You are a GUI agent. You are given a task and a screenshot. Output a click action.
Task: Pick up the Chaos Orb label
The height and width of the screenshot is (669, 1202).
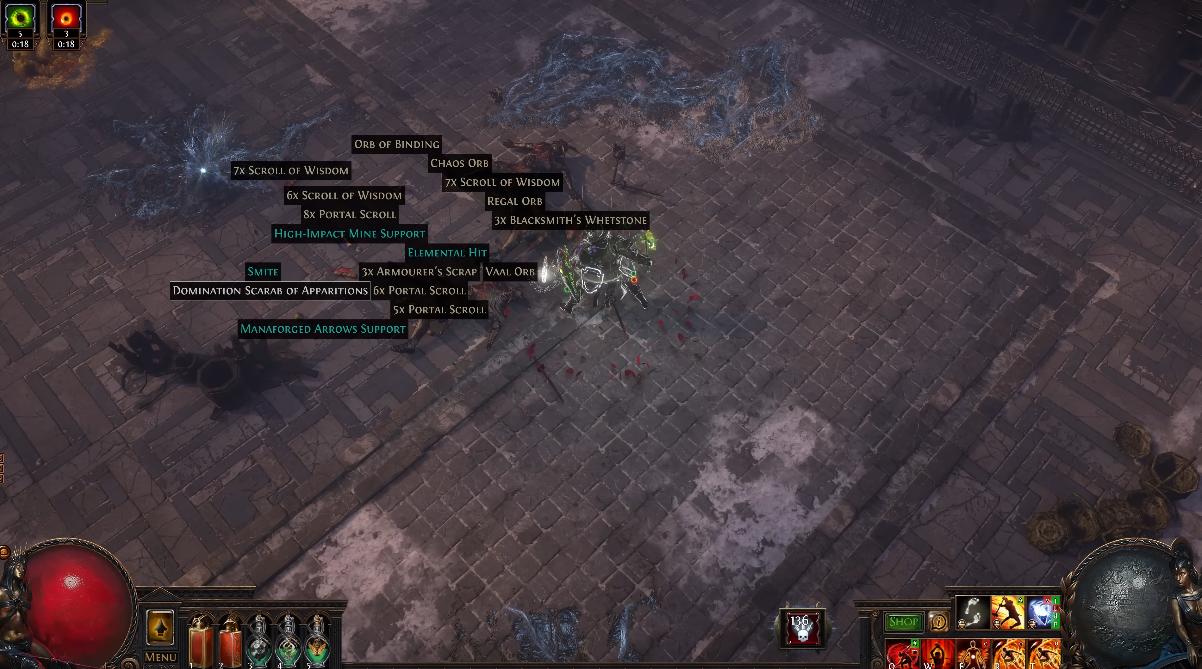459,163
